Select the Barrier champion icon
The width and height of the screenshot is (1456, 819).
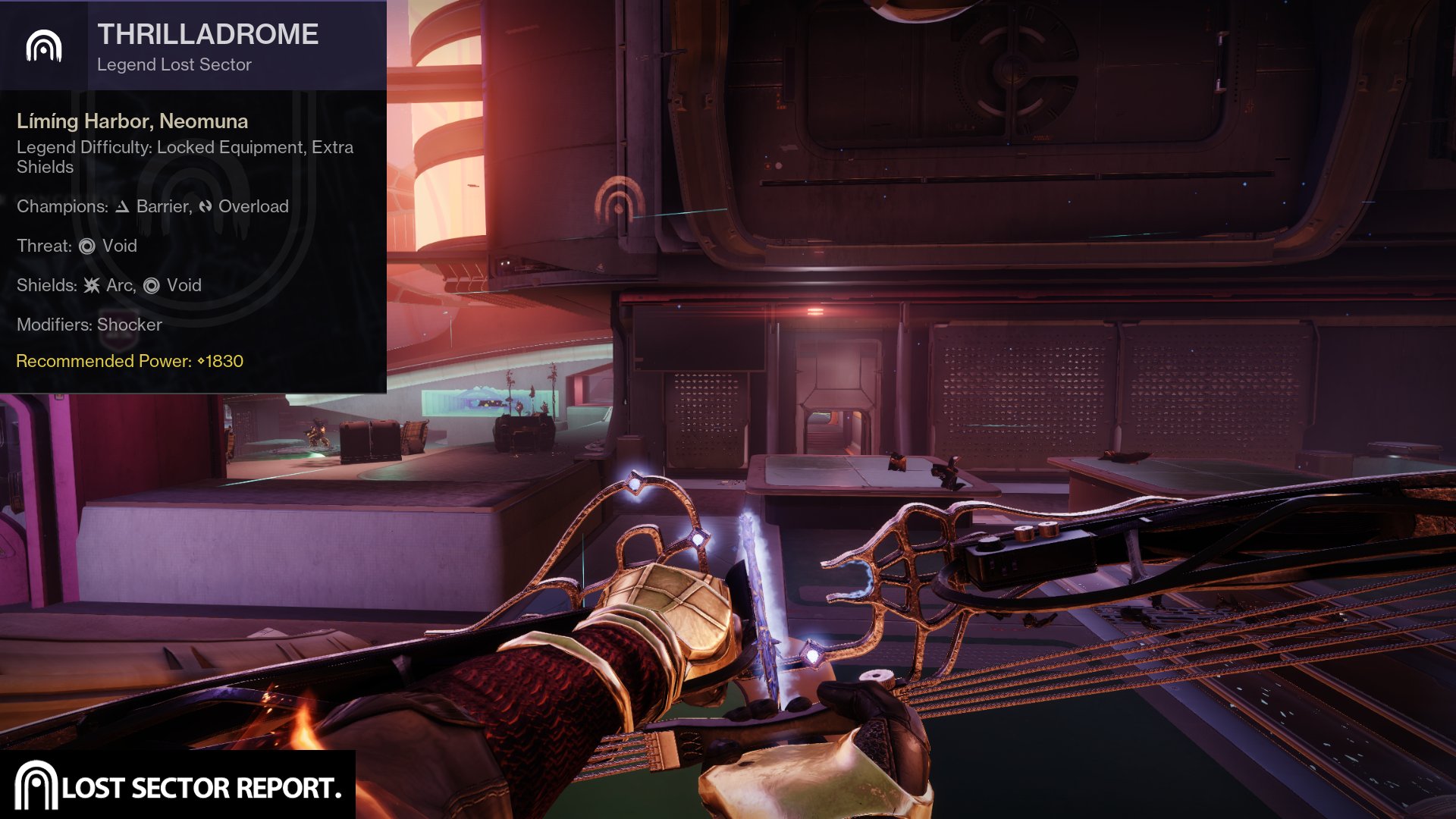121,206
